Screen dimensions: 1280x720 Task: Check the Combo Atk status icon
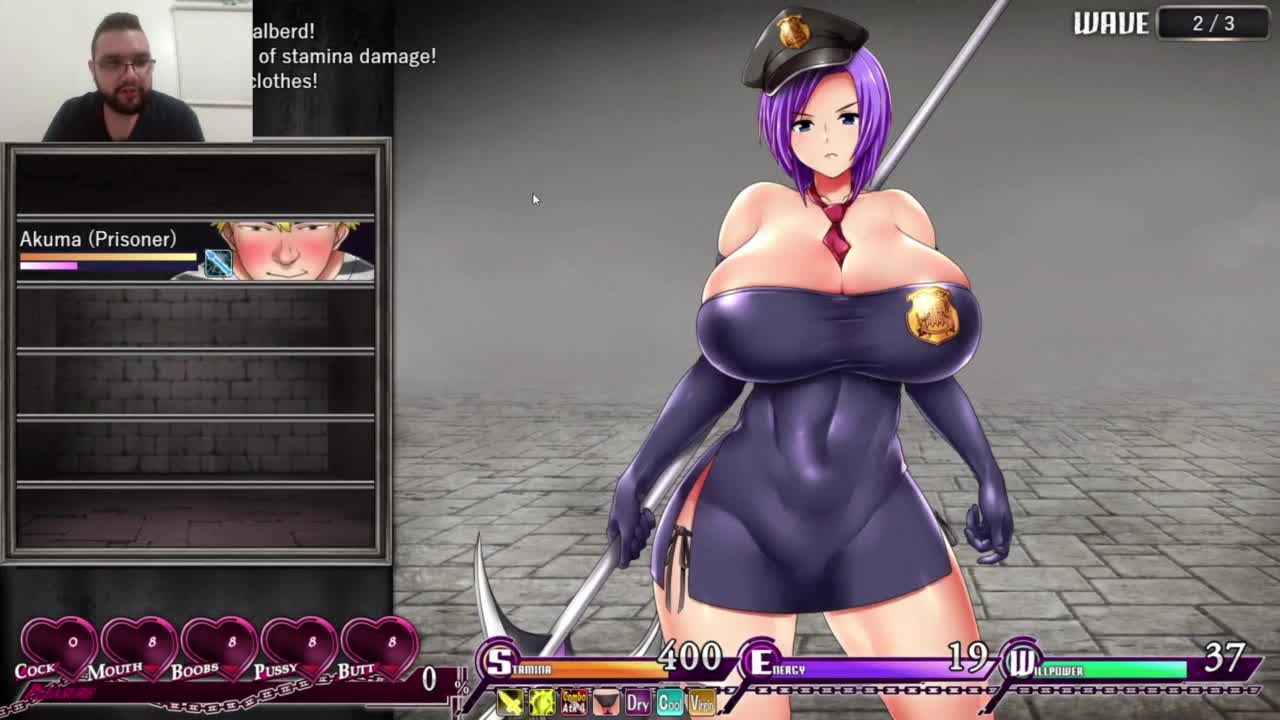click(574, 703)
